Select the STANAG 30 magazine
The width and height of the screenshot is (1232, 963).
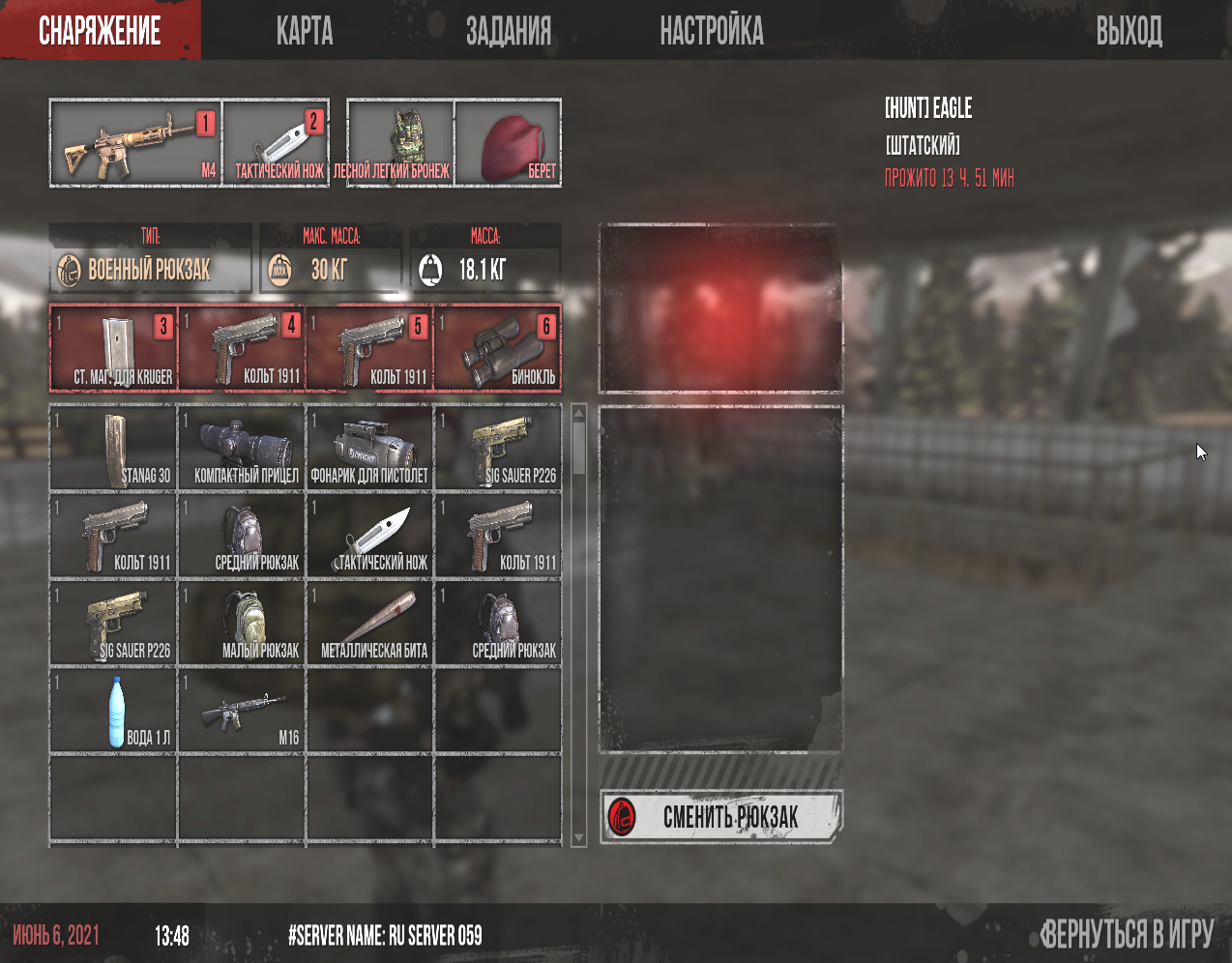point(114,448)
